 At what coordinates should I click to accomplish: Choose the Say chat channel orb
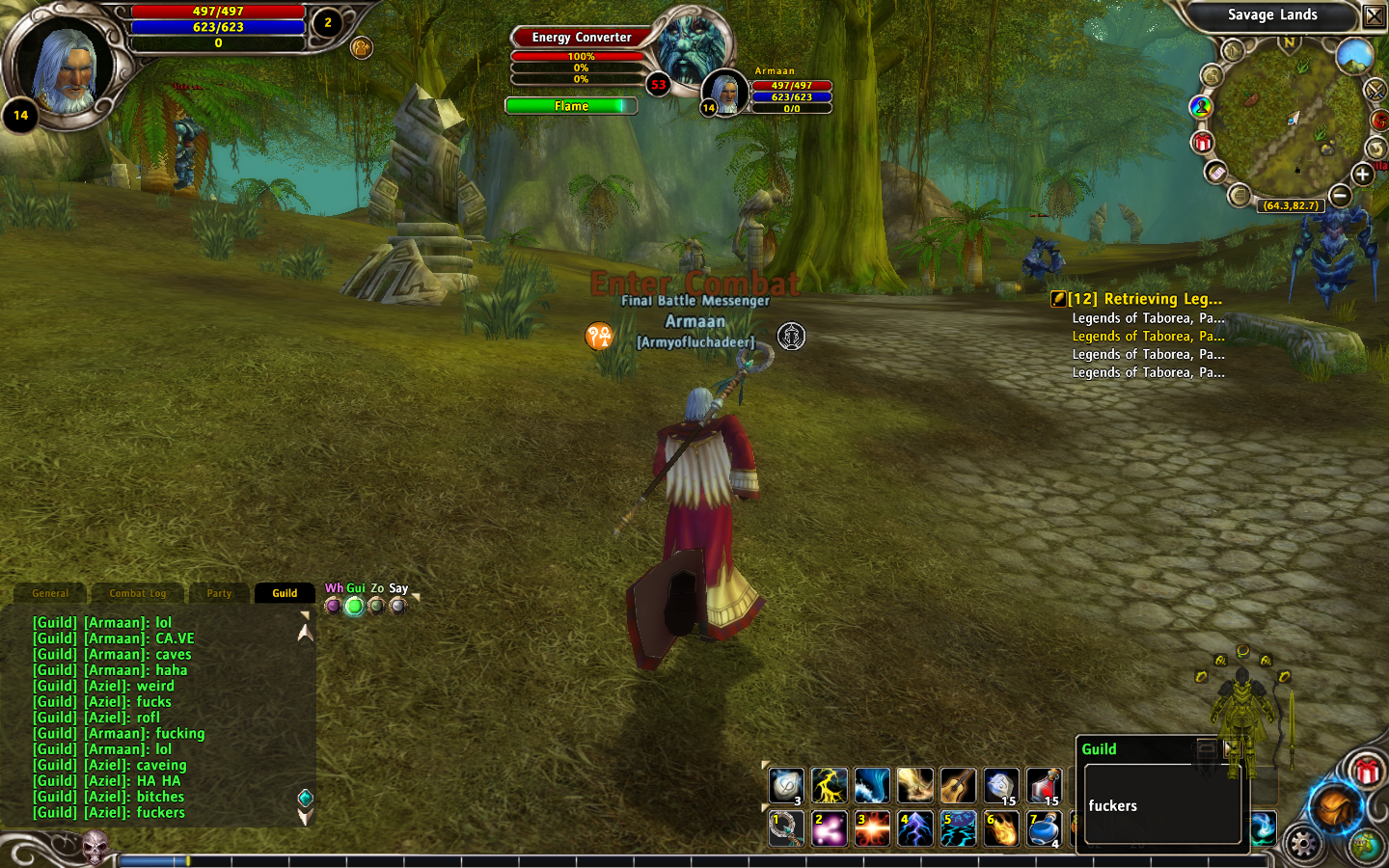[x=397, y=606]
